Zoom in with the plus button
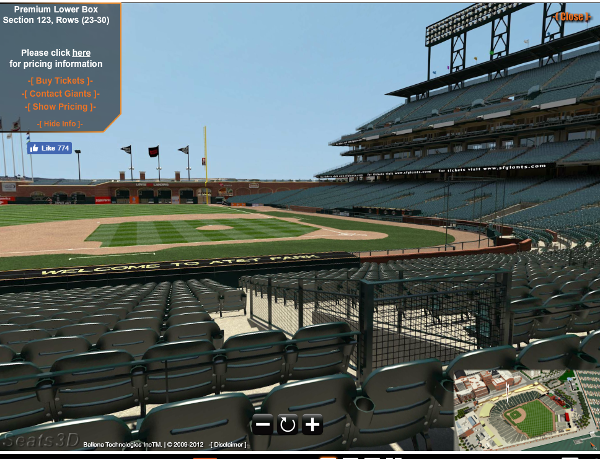600x459 pixels. (x=312, y=424)
